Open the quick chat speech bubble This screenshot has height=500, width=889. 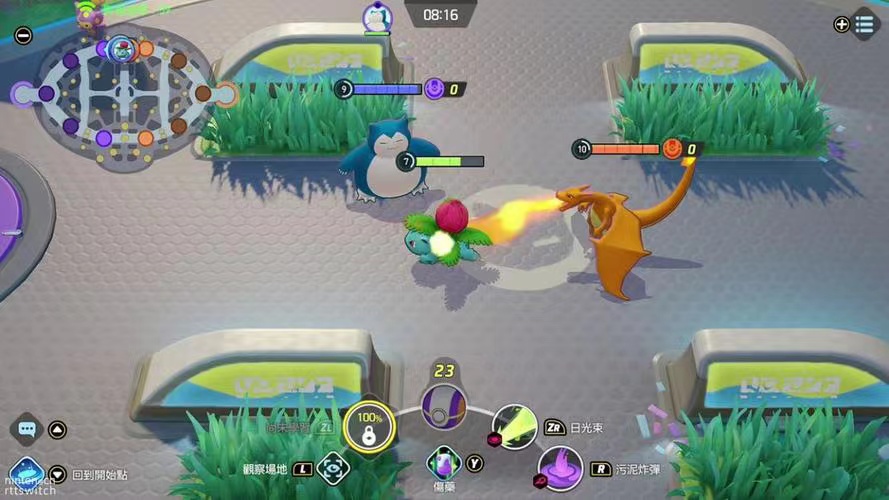coord(27,429)
